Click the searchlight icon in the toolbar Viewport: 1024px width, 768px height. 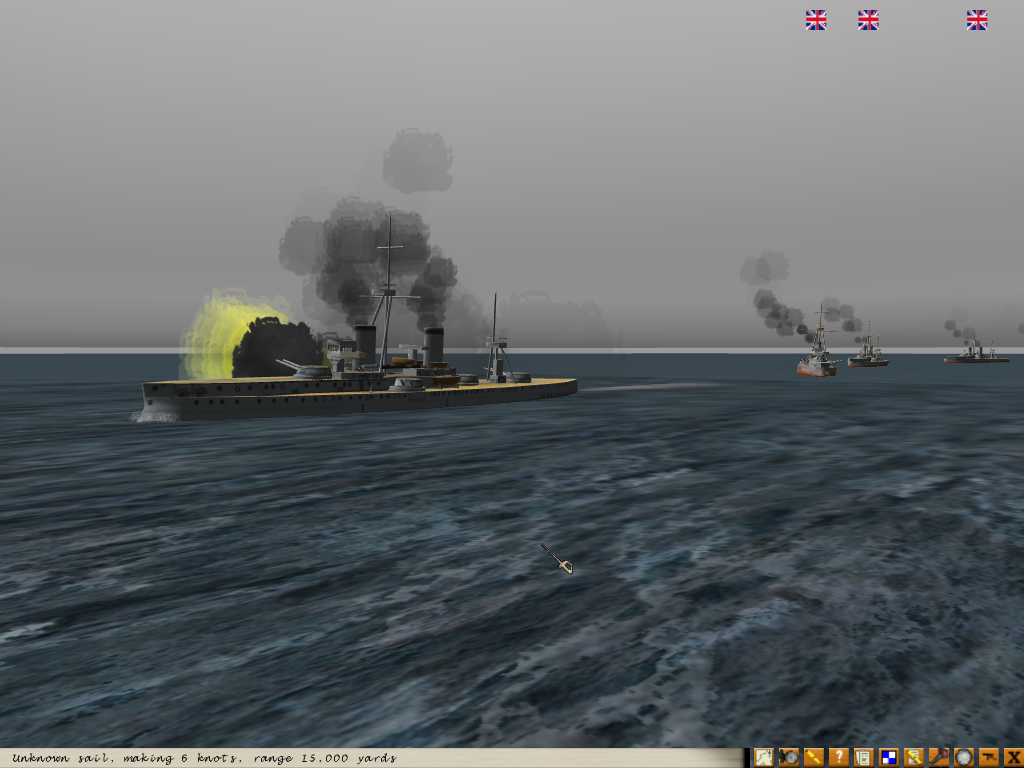tap(789, 758)
